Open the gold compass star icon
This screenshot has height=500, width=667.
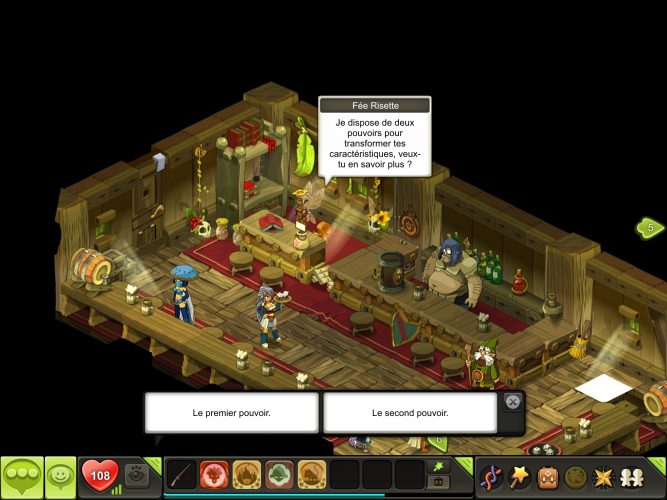pos(603,476)
